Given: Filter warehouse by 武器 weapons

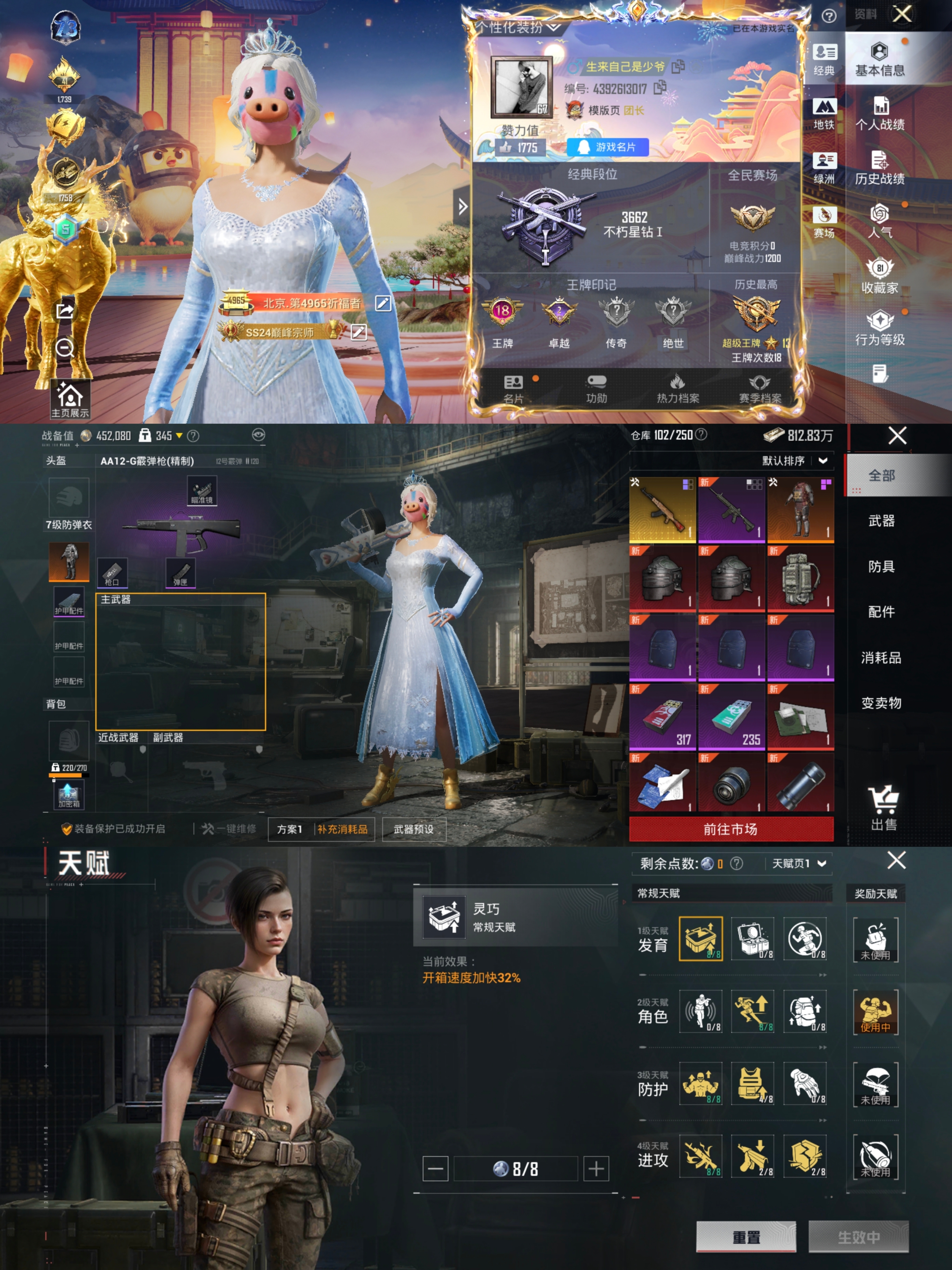Looking at the screenshot, I should click(x=881, y=521).
